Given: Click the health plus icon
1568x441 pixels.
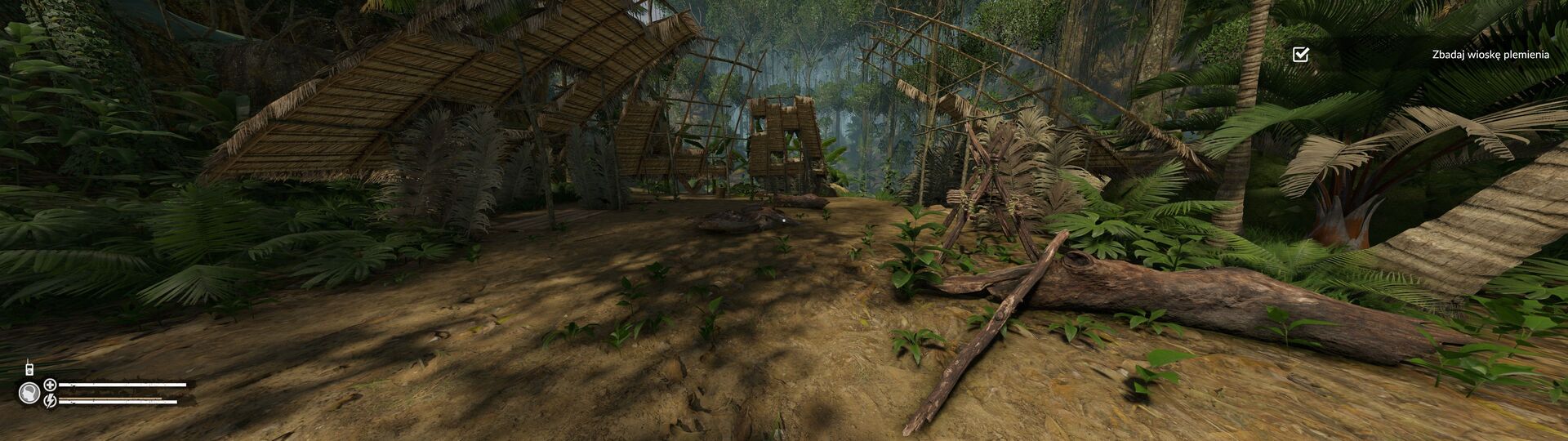Looking at the screenshot, I should point(50,385).
